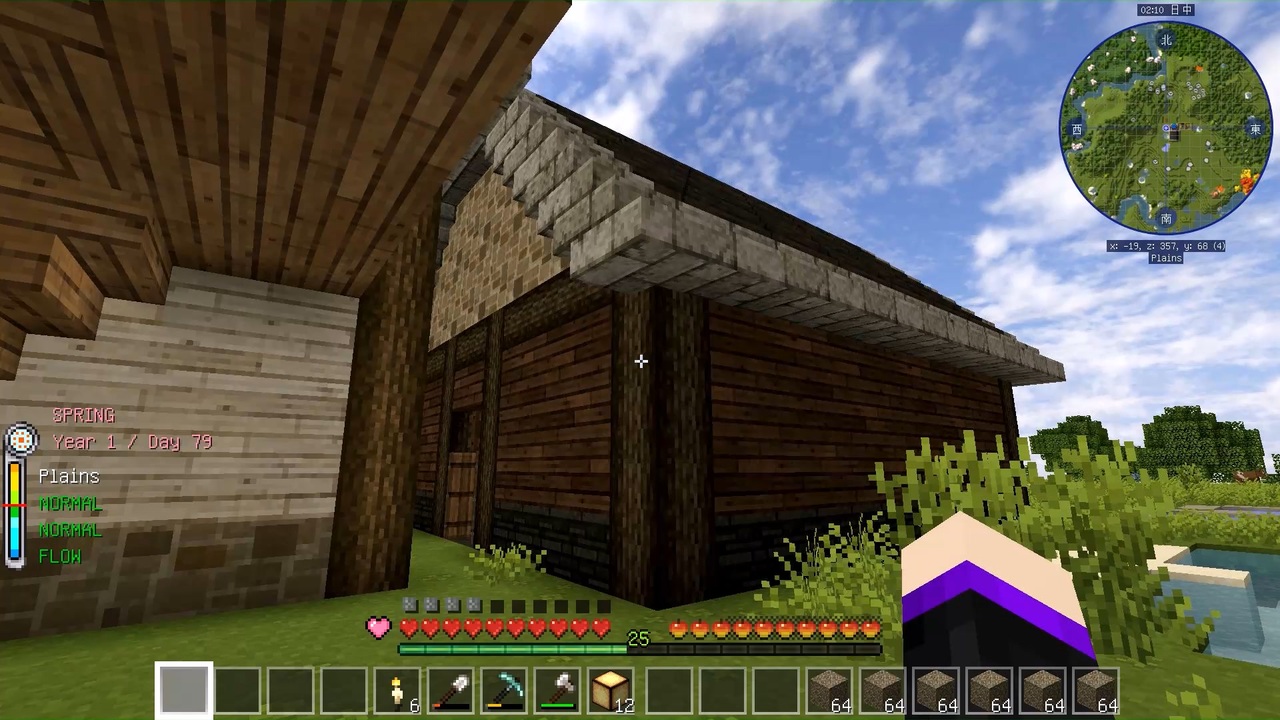
Task: Toggle the 南 south indicator on minimap
Action: click(x=1165, y=217)
